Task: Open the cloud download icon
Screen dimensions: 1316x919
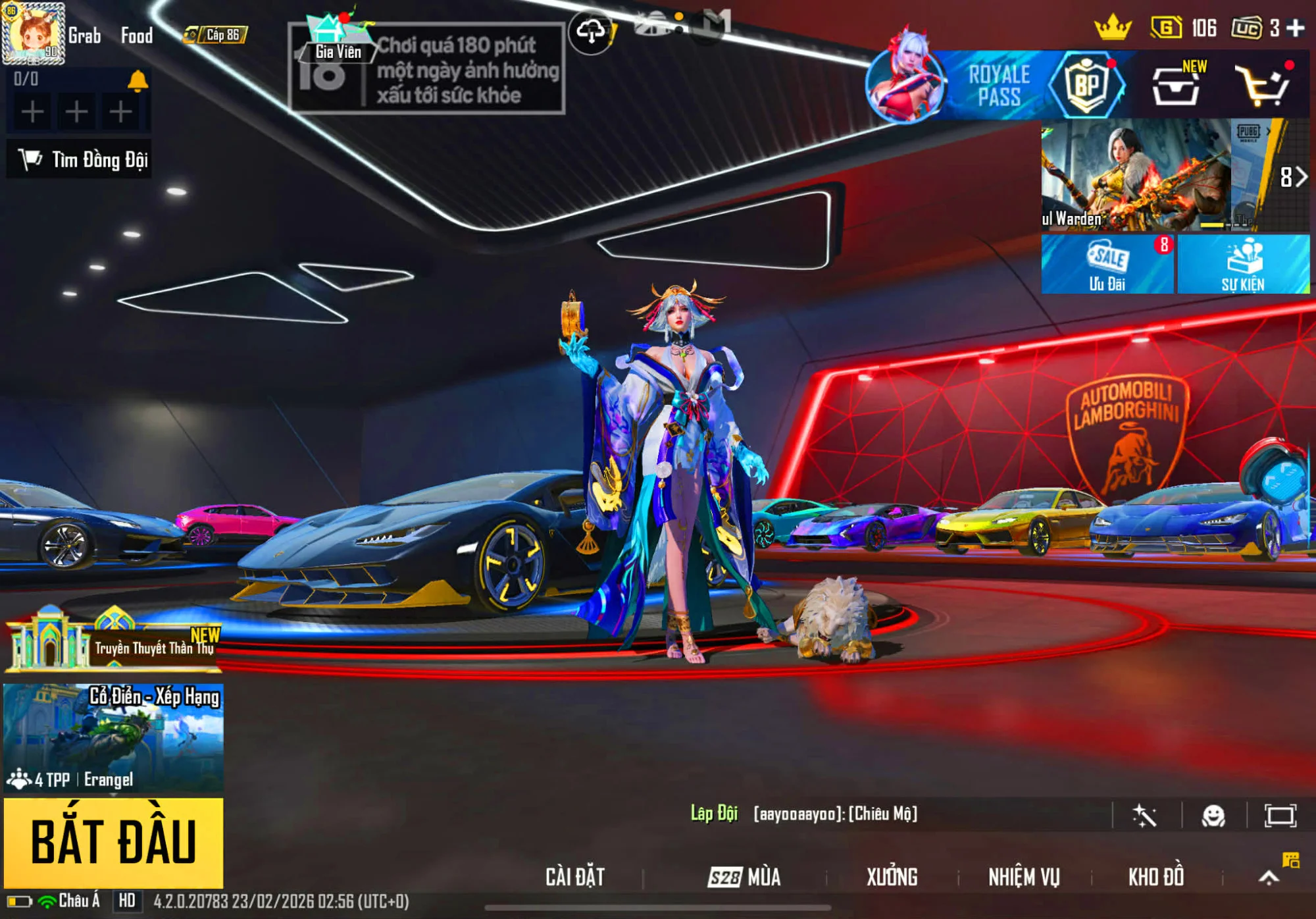Action: pos(590,31)
